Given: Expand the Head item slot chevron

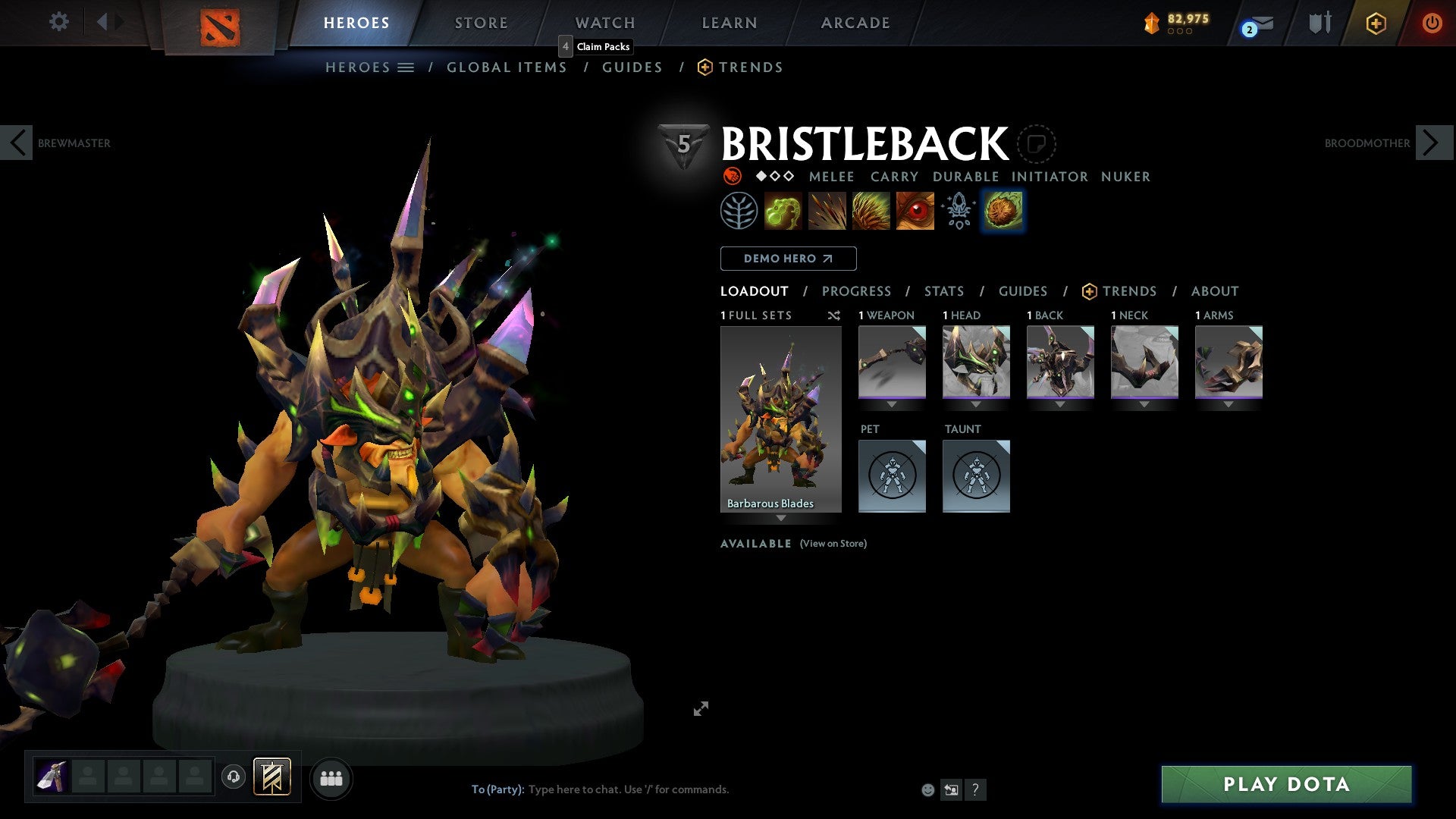Looking at the screenshot, I should coord(975,404).
